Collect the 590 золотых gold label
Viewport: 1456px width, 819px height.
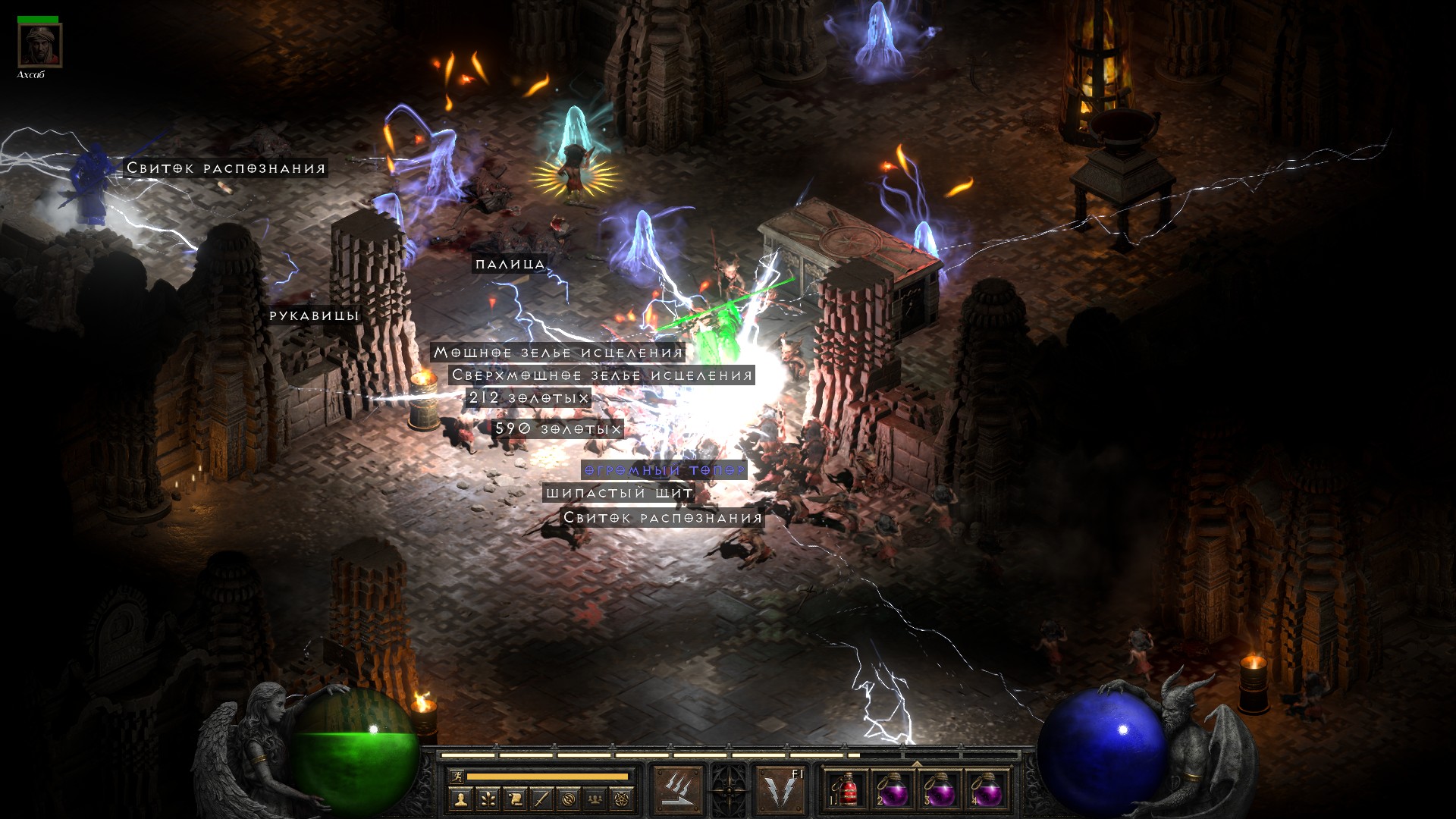pyautogui.click(x=557, y=429)
